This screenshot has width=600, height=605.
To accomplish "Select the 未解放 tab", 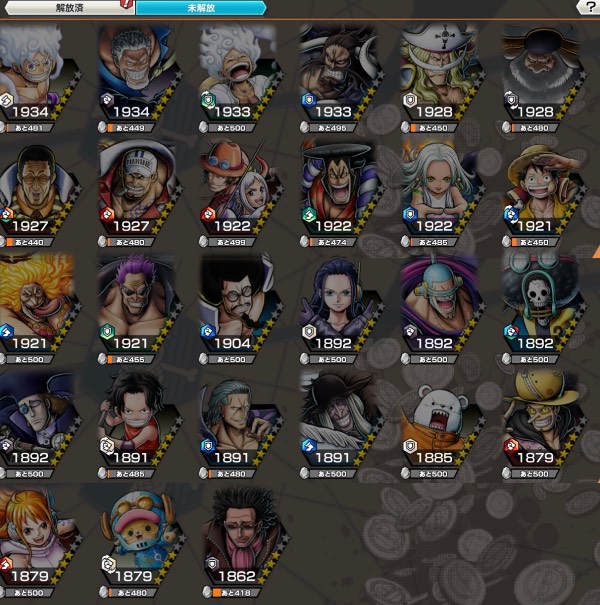I will (x=200, y=7).
